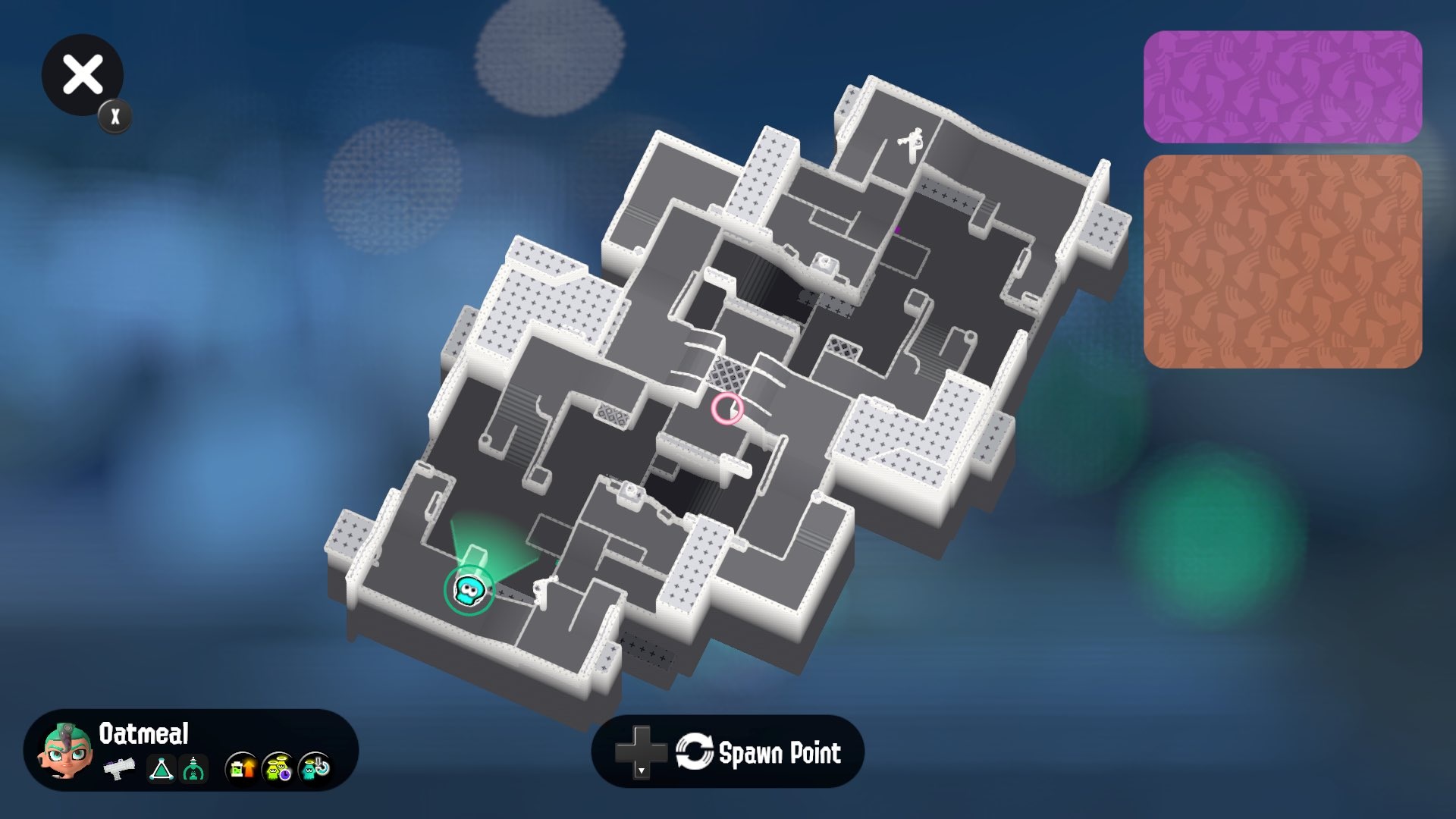Click the circular refresh icon beside Spawn Point
1456x819 pixels.
pyautogui.click(x=695, y=753)
